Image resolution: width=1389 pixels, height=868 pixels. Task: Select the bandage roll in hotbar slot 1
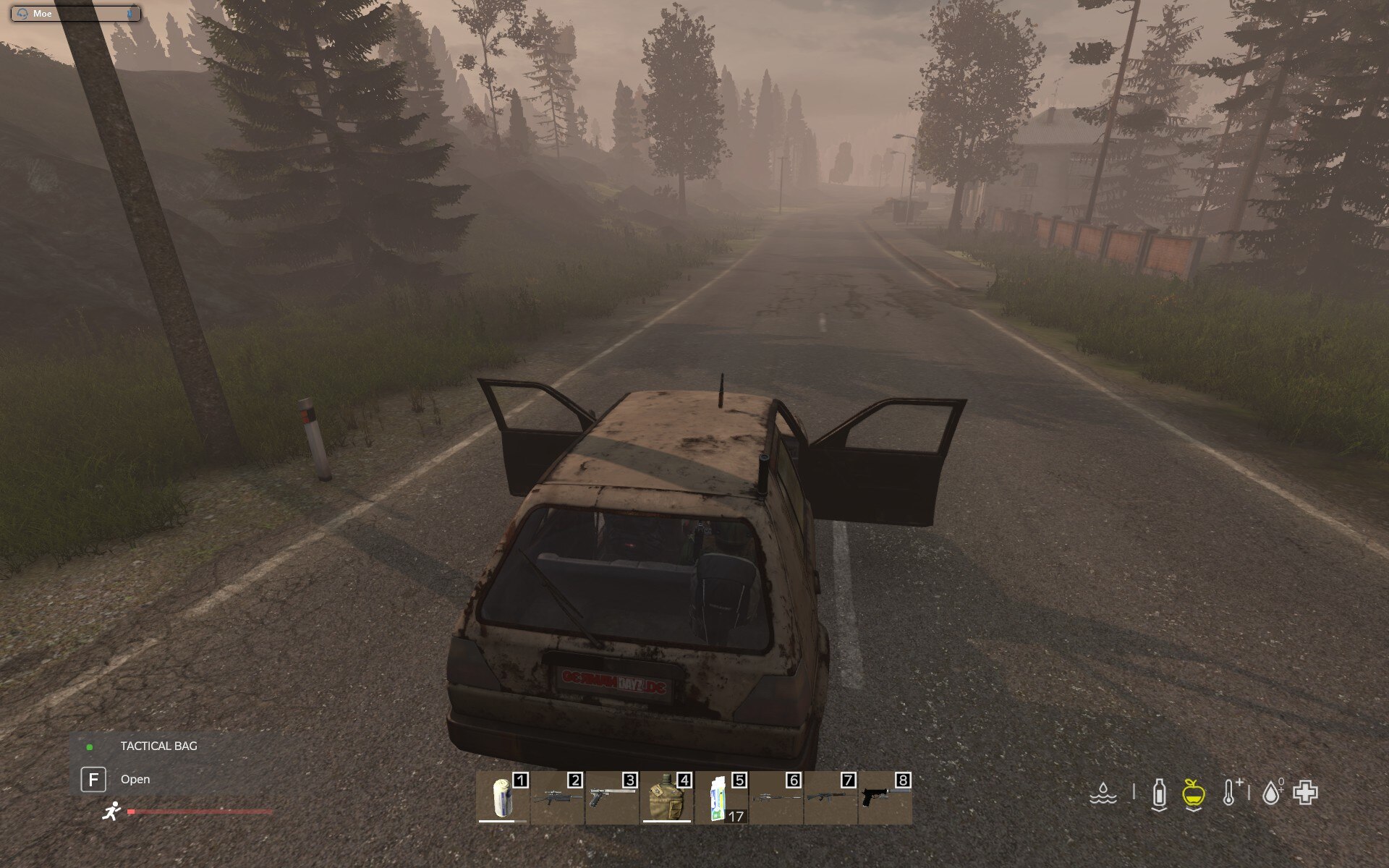(x=503, y=797)
